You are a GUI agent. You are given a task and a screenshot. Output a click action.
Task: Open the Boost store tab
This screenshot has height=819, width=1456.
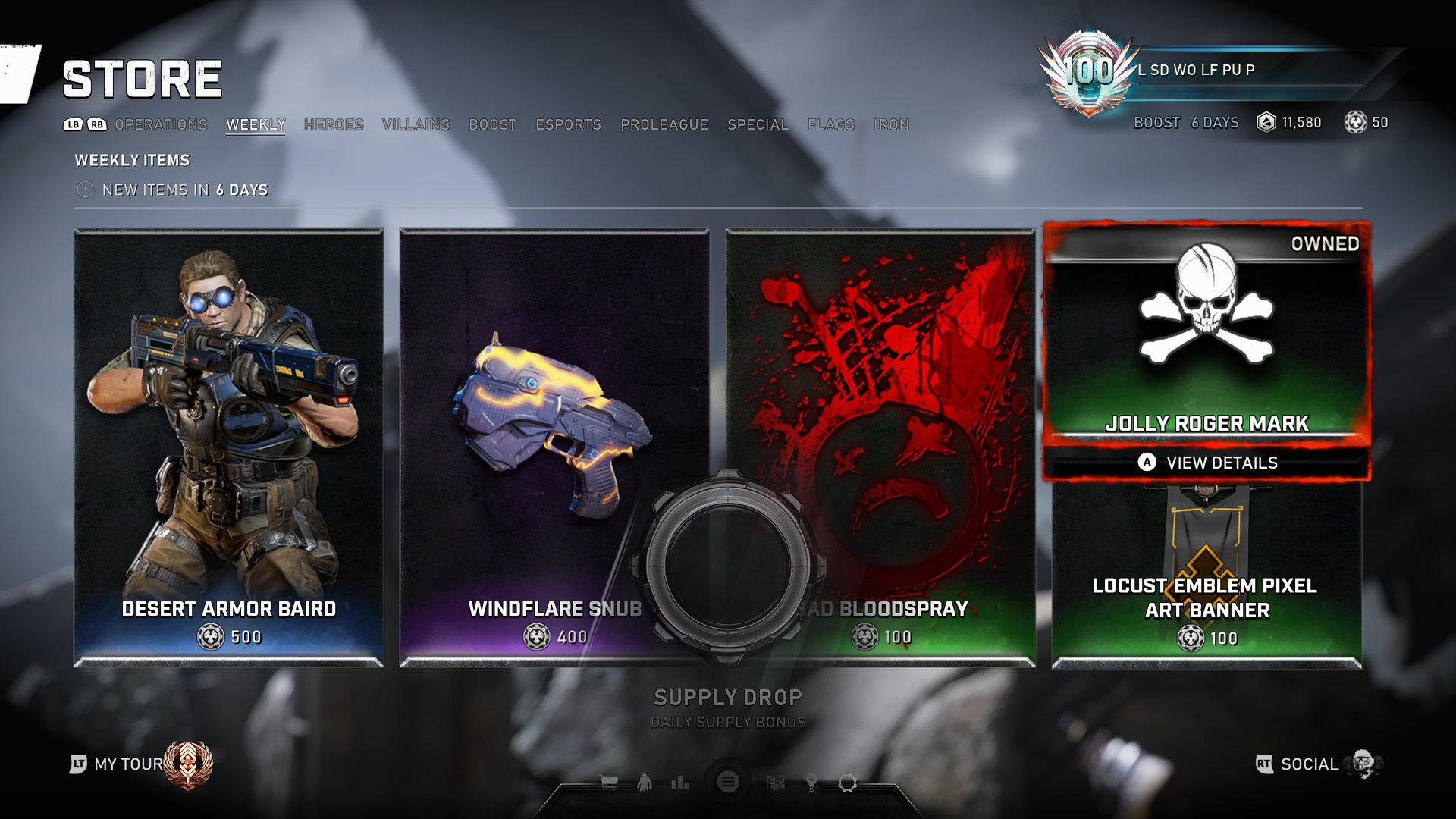click(492, 124)
